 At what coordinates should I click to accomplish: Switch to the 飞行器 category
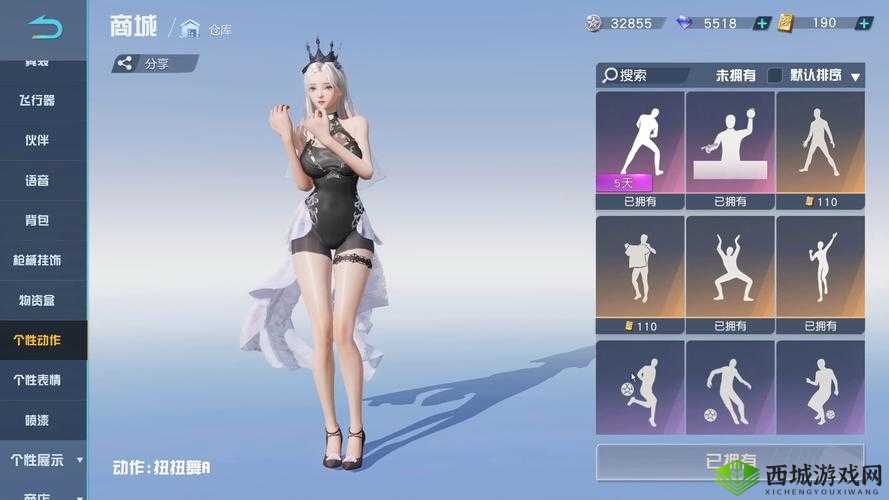tap(37, 100)
